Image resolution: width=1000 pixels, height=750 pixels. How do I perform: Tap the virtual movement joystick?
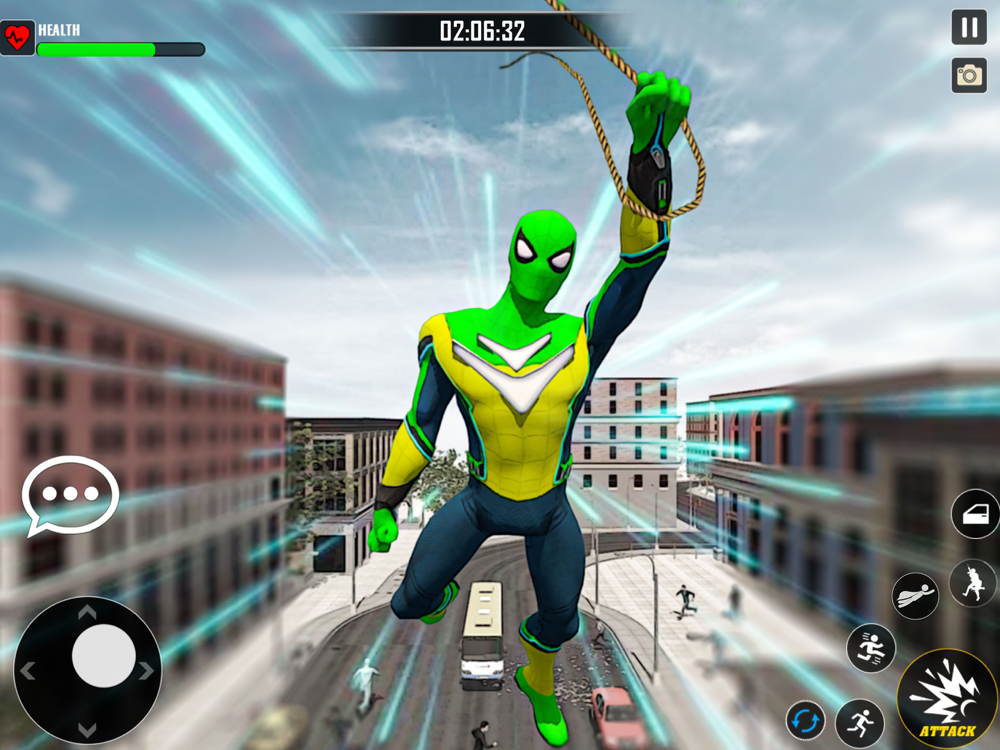[x=103, y=657]
